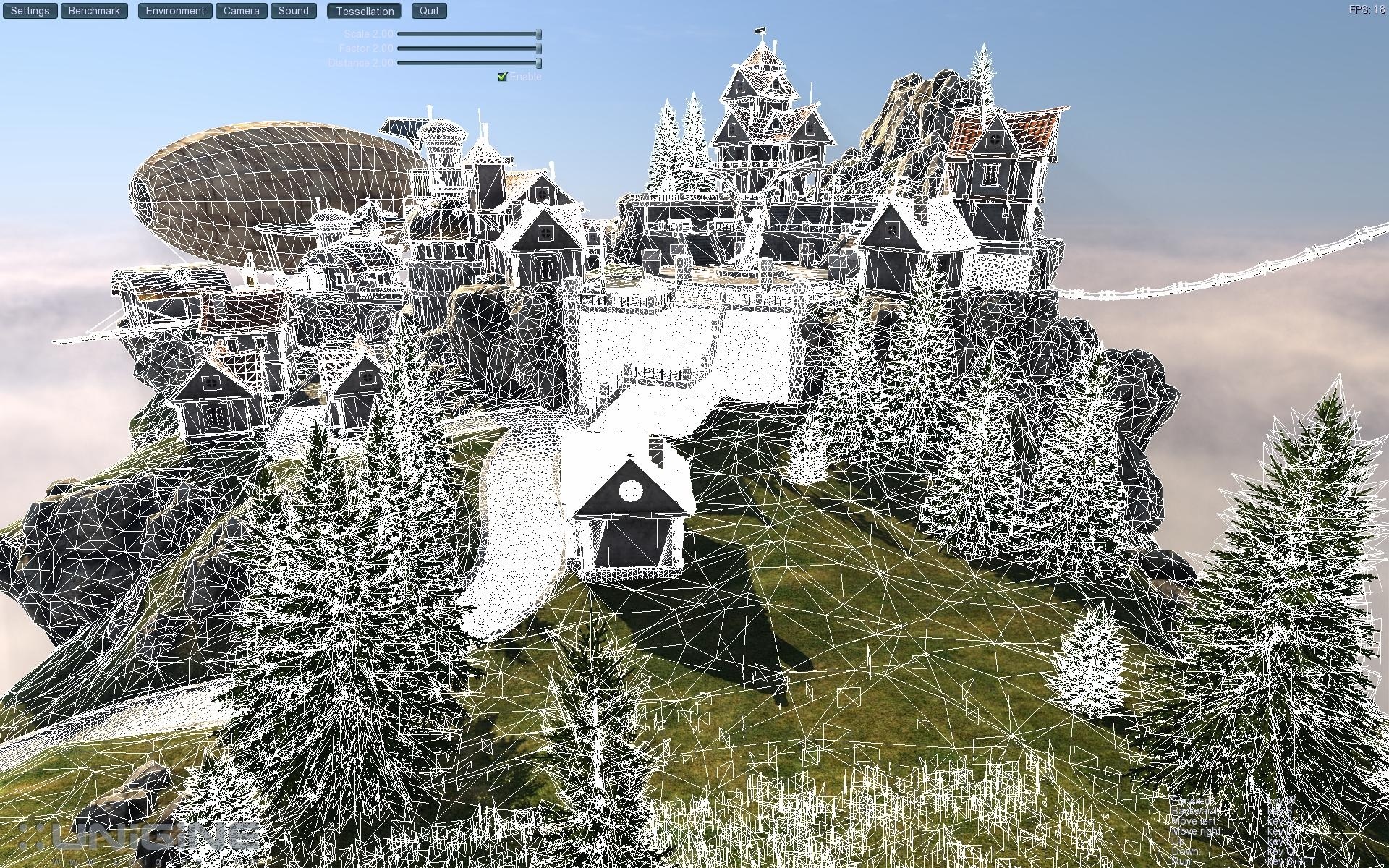Open the Sound settings
The image size is (1389, 868).
pyautogui.click(x=293, y=10)
